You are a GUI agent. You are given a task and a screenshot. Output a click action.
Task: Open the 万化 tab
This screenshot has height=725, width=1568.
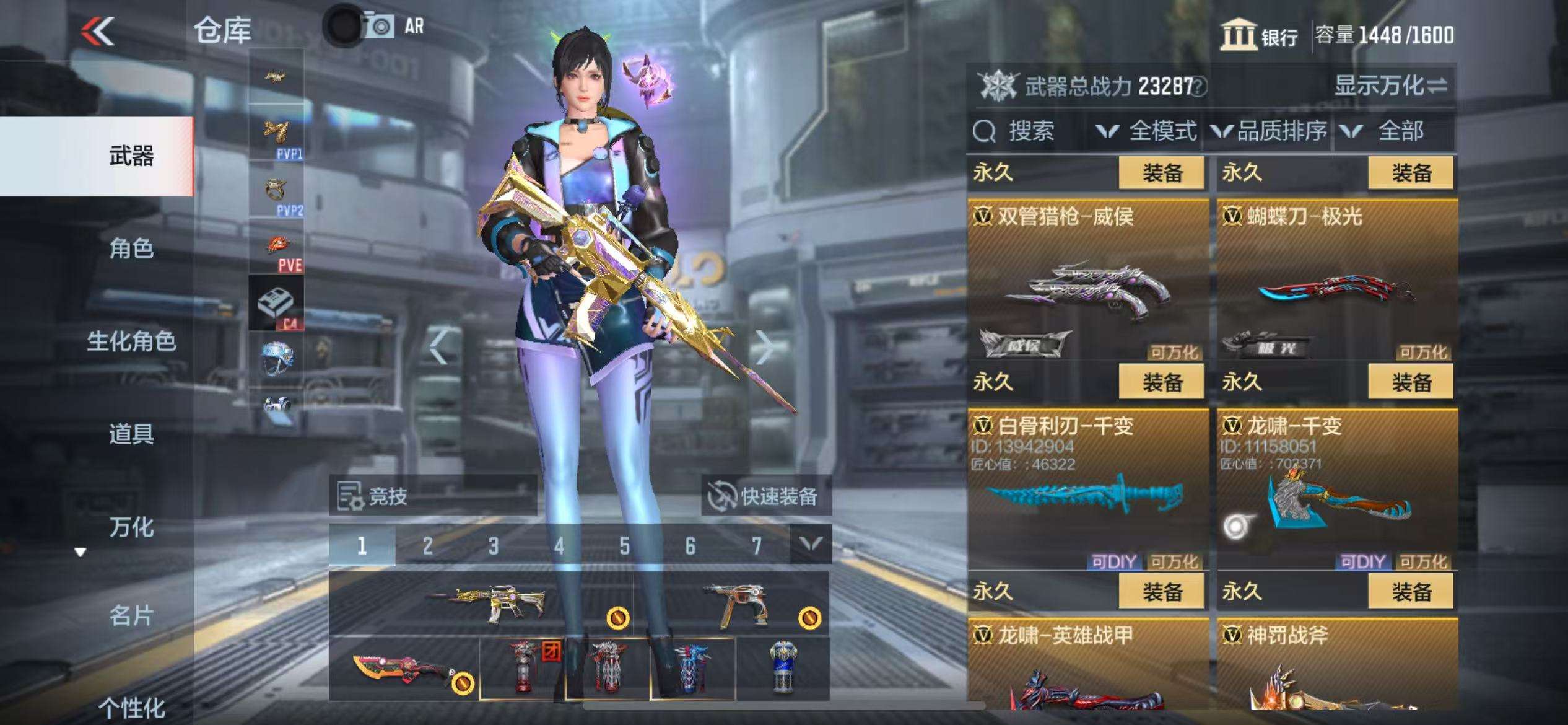(131, 527)
